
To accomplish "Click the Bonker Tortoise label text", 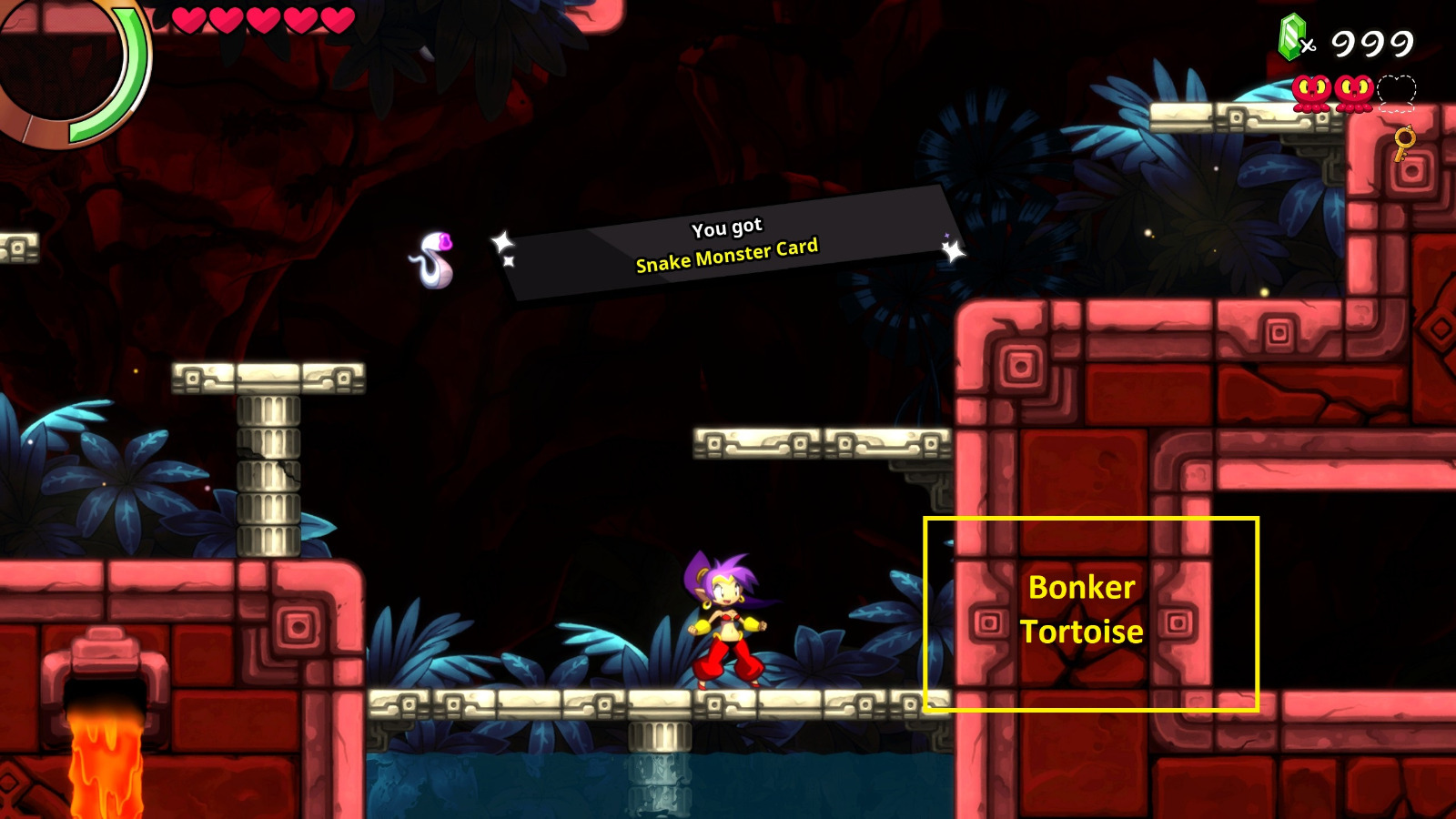I will pyautogui.click(x=1085, y=608).
